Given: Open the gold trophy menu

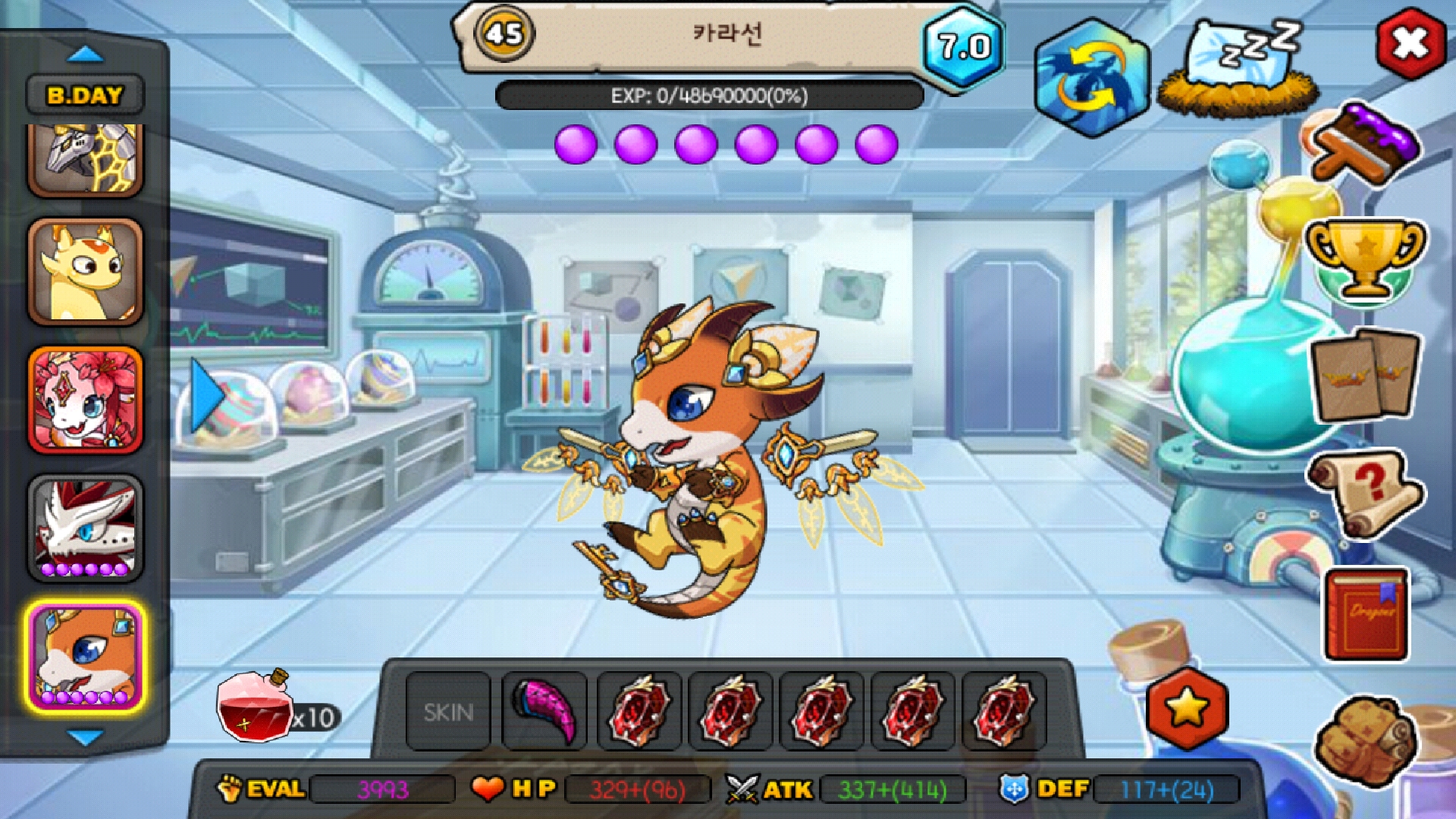Looking at the screenshot, I should coord(1365,258).
